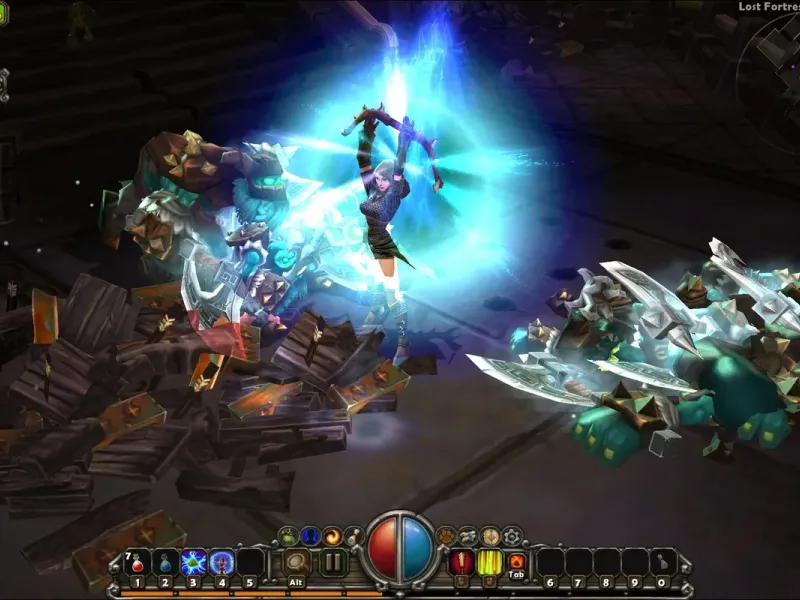The height and width of the screenshot is (600, 800).
Task: Open the orange swirl skills icon
Action: [332, 535]
